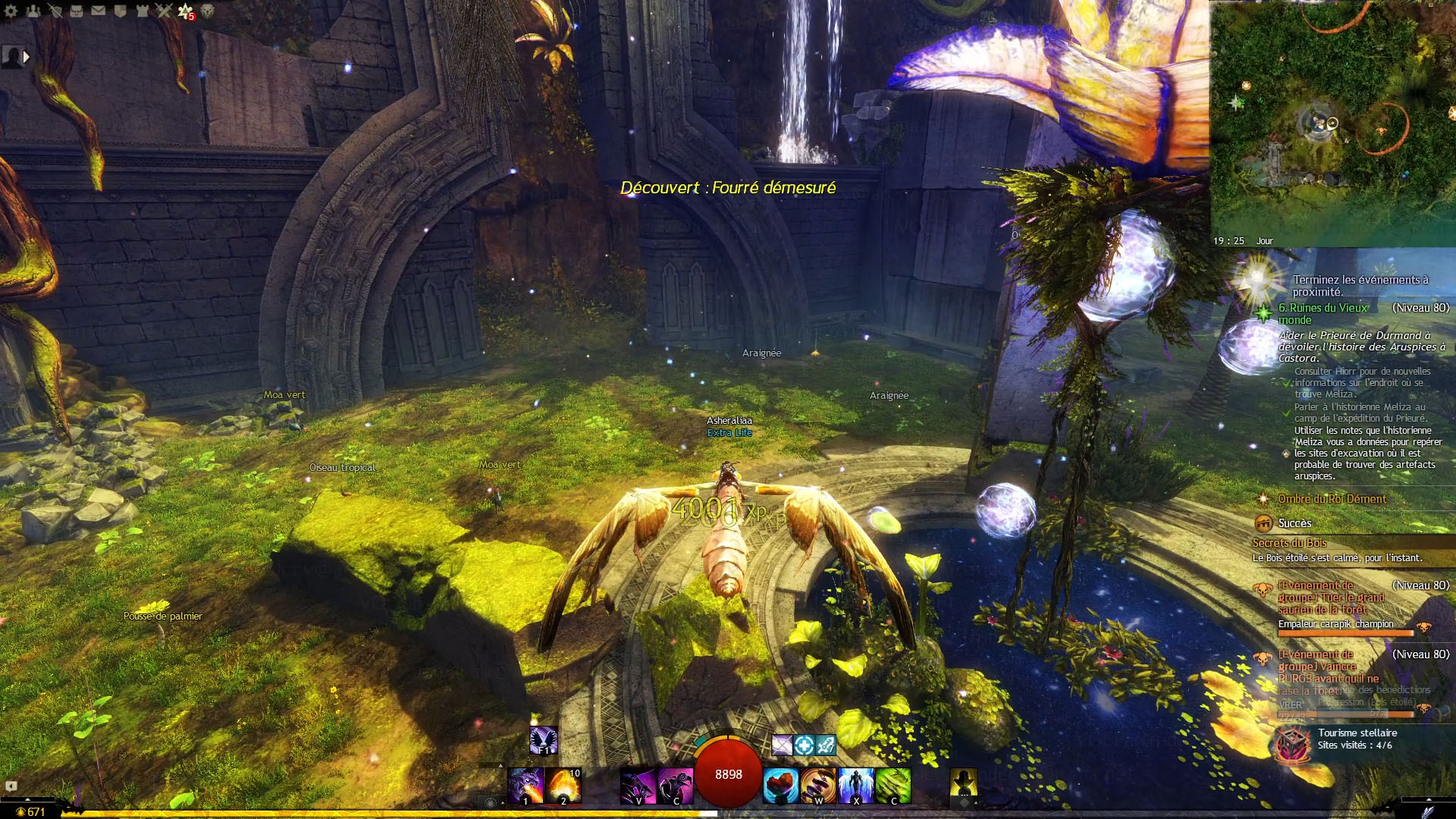Use the winged figure utility skill
Viewport: 1456px width, 819px height.
pyautogui.click(x=856, y=786)
